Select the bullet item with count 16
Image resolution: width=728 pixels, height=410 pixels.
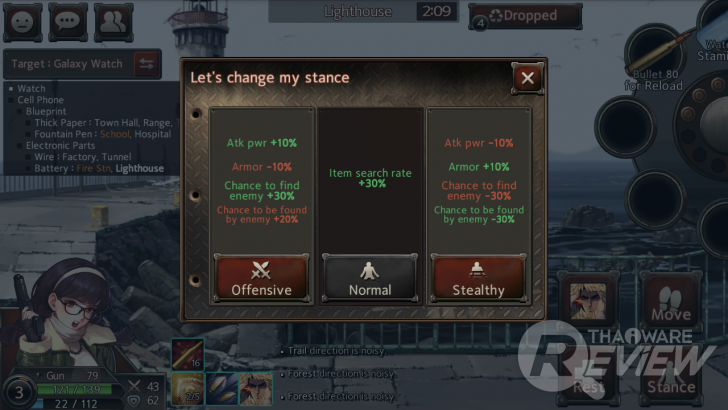click(x=188, y=355)
